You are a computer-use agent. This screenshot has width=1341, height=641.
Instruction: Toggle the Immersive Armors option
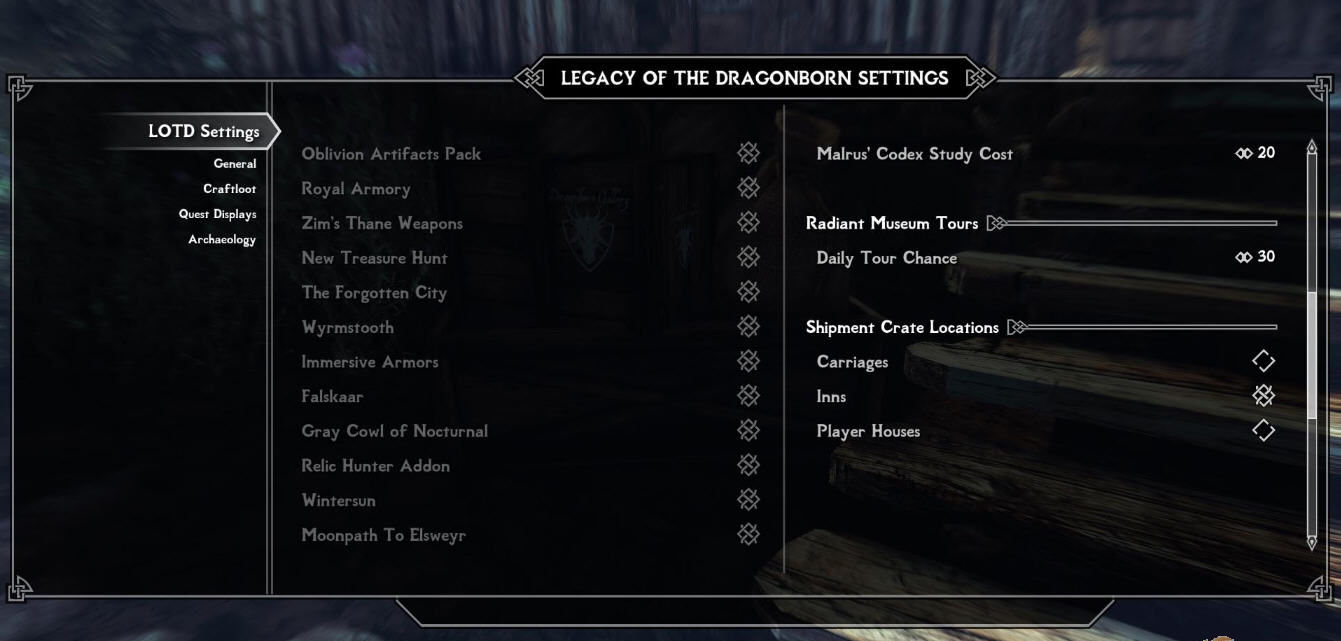tap(748, 361)
